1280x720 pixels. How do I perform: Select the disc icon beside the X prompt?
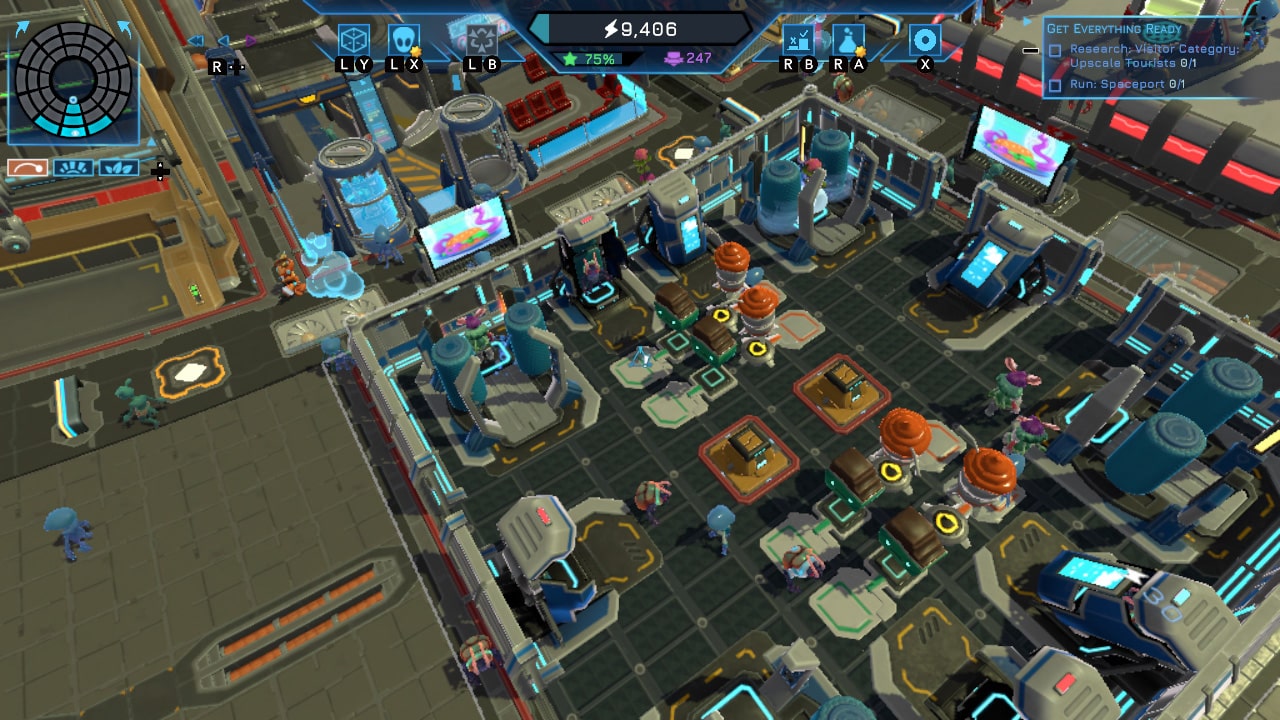click(924, 39)
